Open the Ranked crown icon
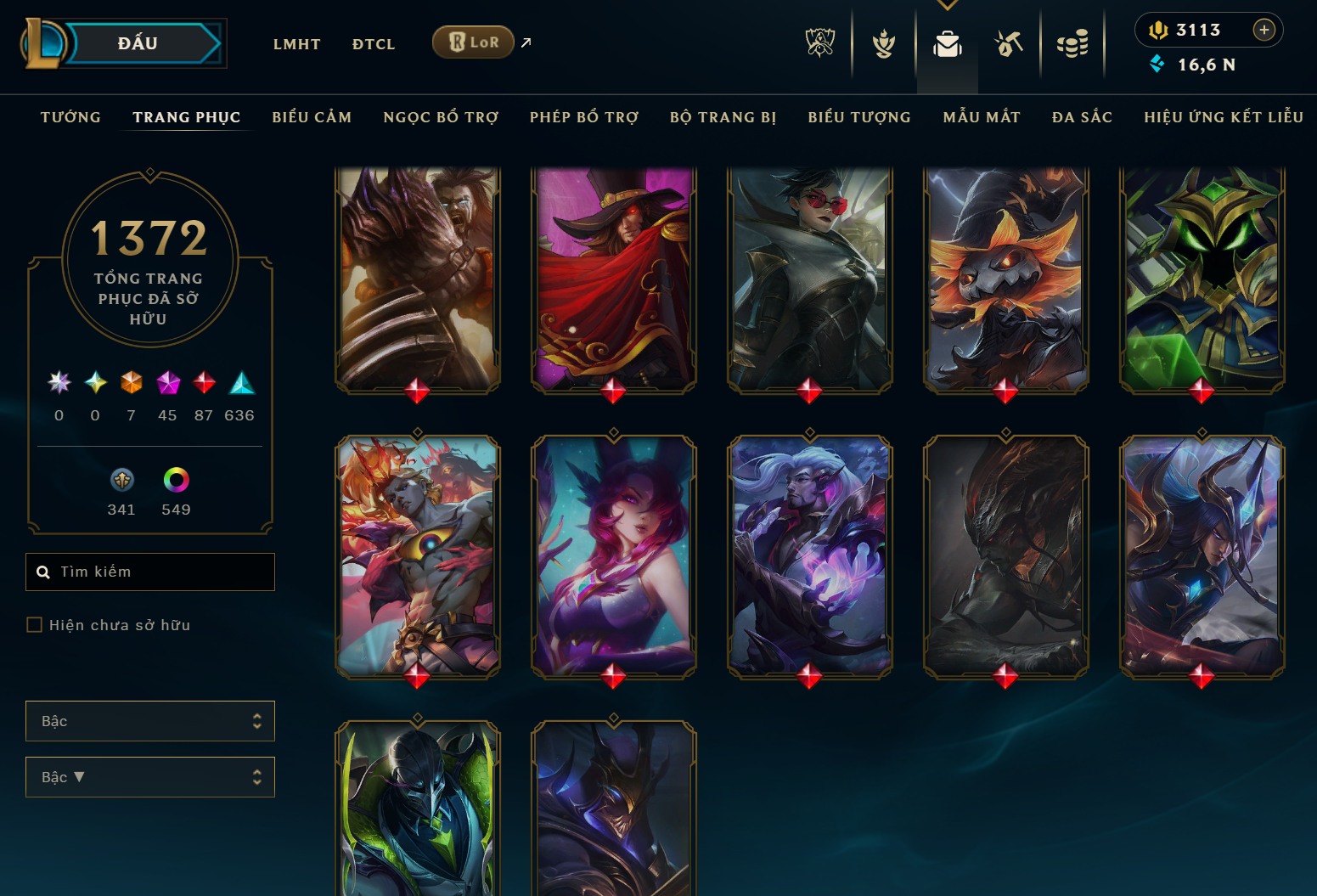 point(883,44)
